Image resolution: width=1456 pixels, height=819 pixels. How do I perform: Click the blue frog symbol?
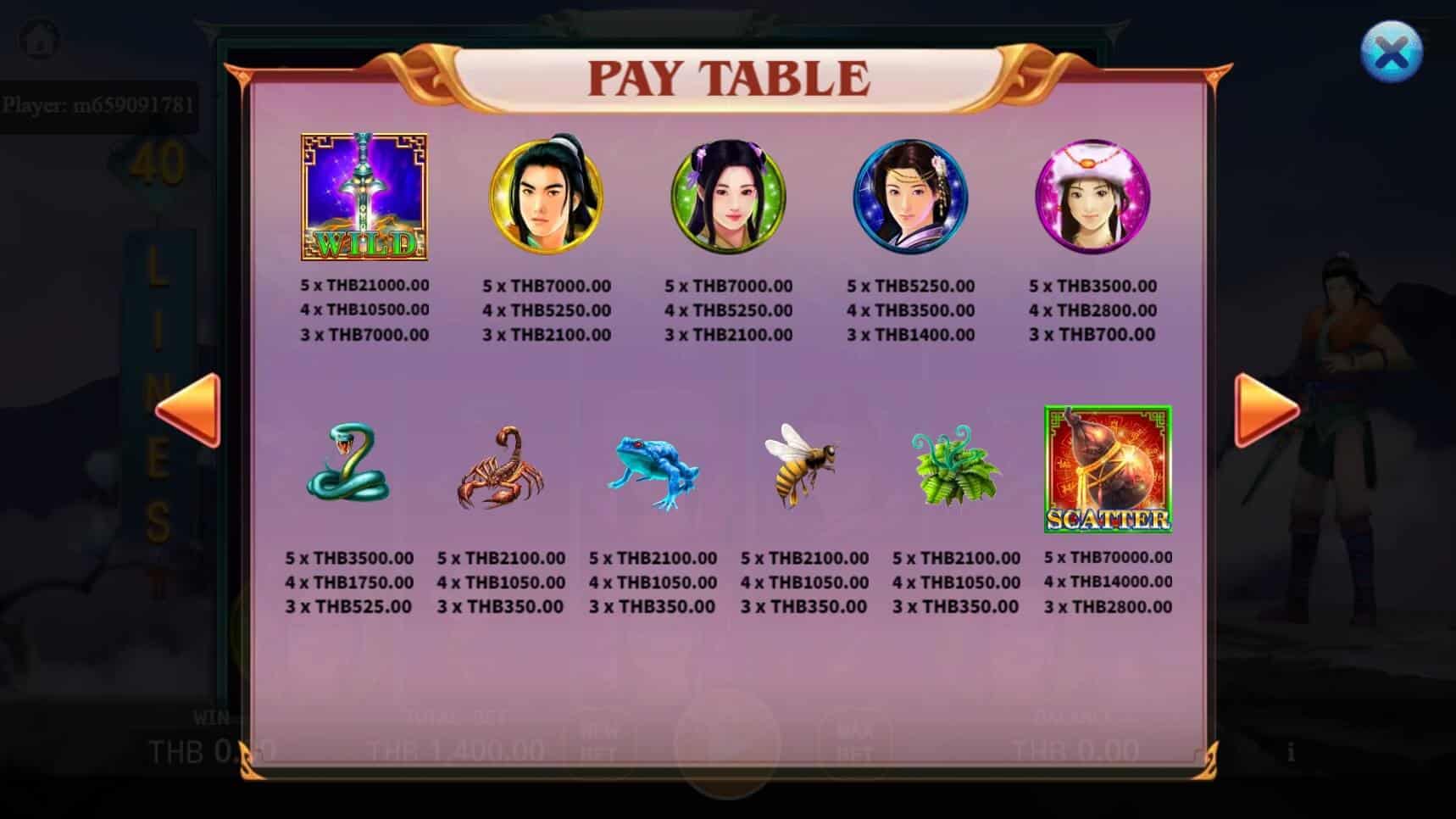tap(654, 471)
